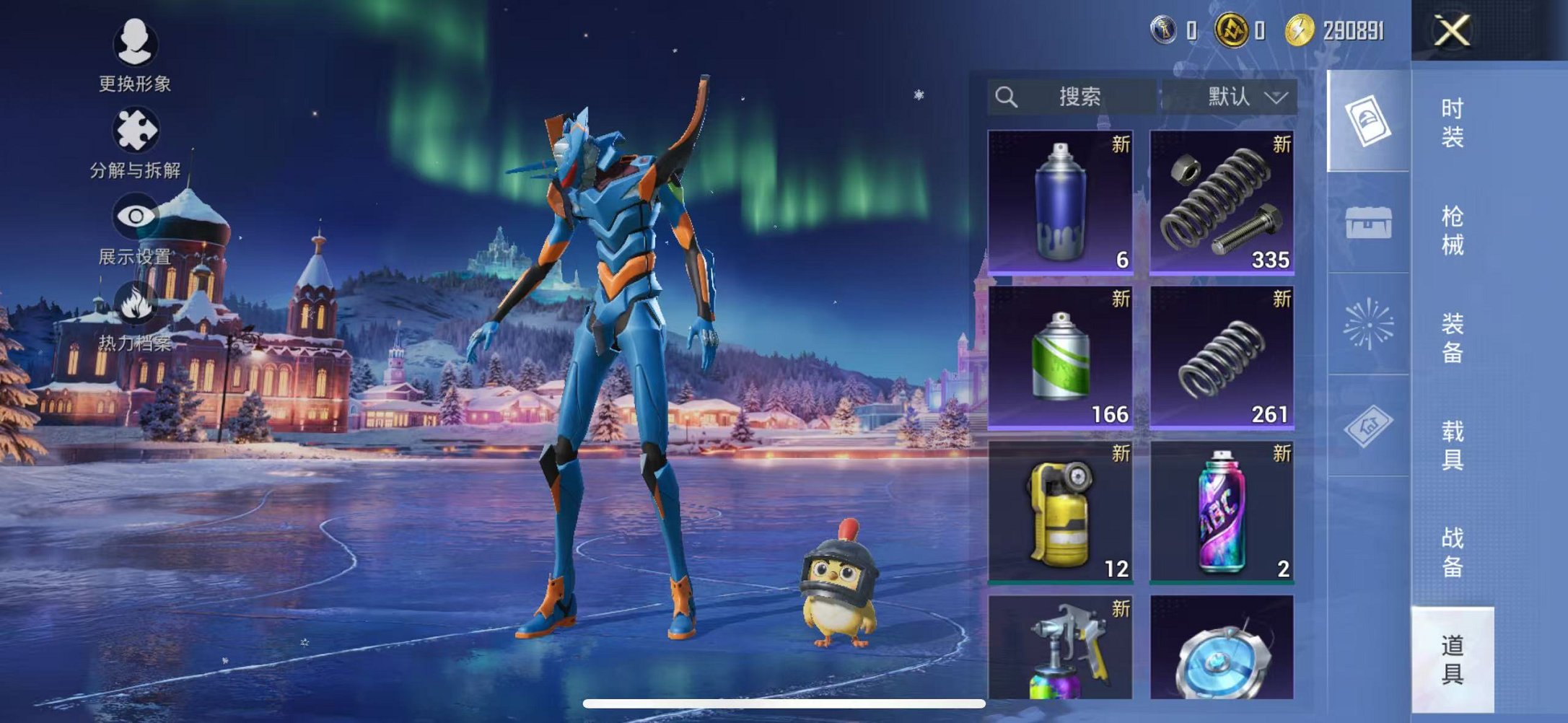Close the inventory with the X button

tap(1452, 31)
